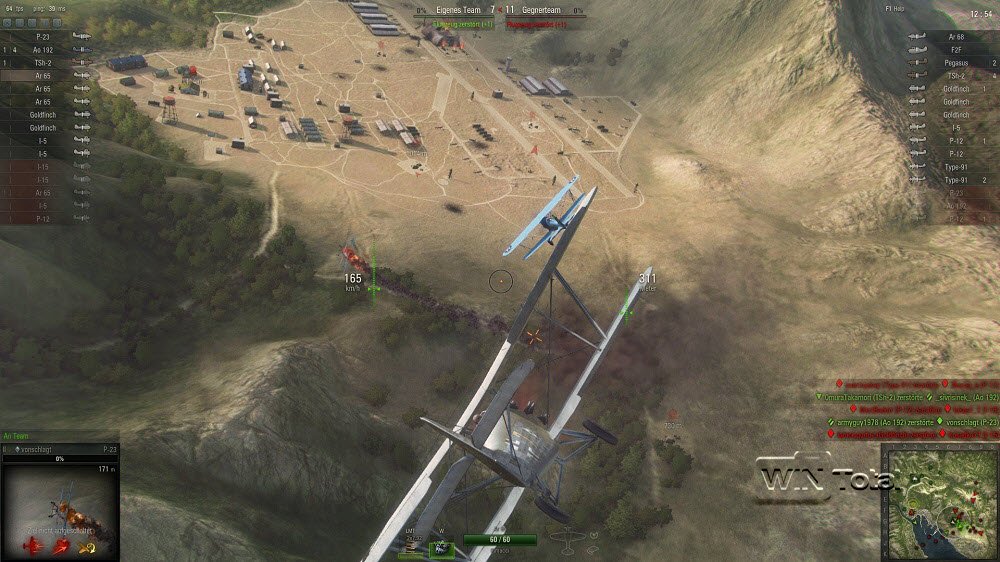1000x562 pixels.
Task: Click the yellow damage icon in the target panel
Action: 88,546
